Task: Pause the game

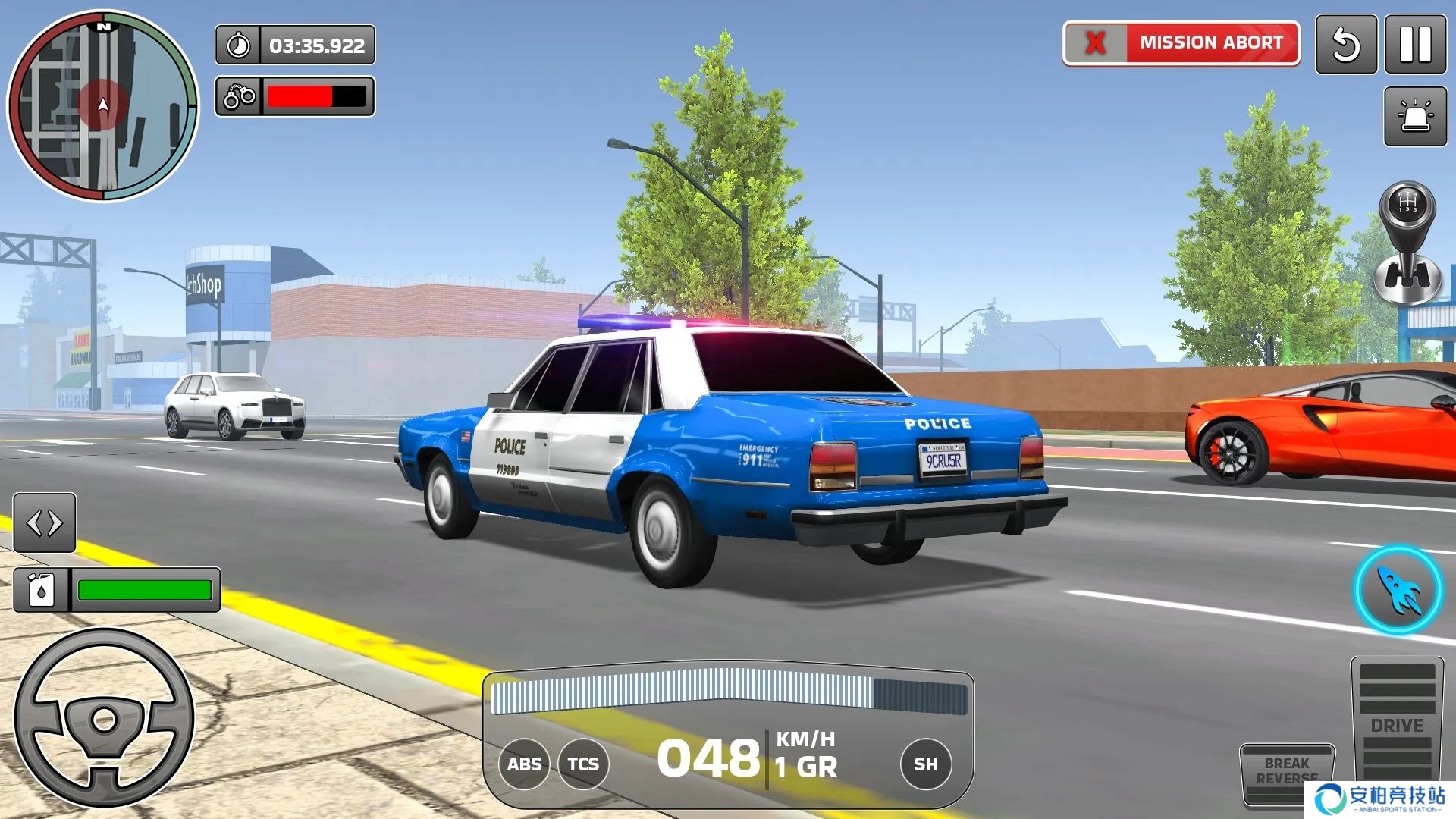Action: pyautogui.click(x=1415, y=45)
